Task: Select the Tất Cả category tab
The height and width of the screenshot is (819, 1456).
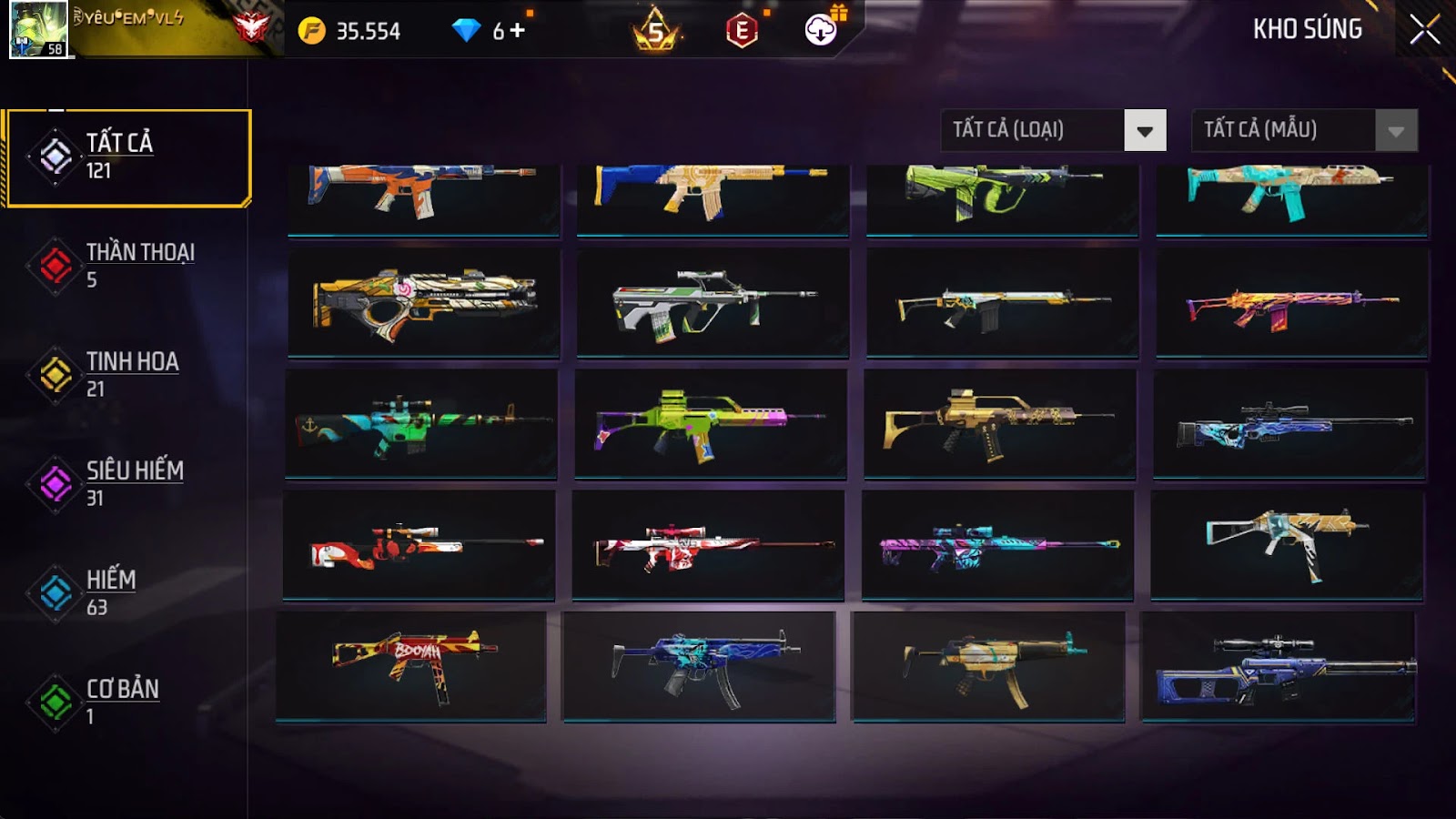Action: [x=127, y=157]
